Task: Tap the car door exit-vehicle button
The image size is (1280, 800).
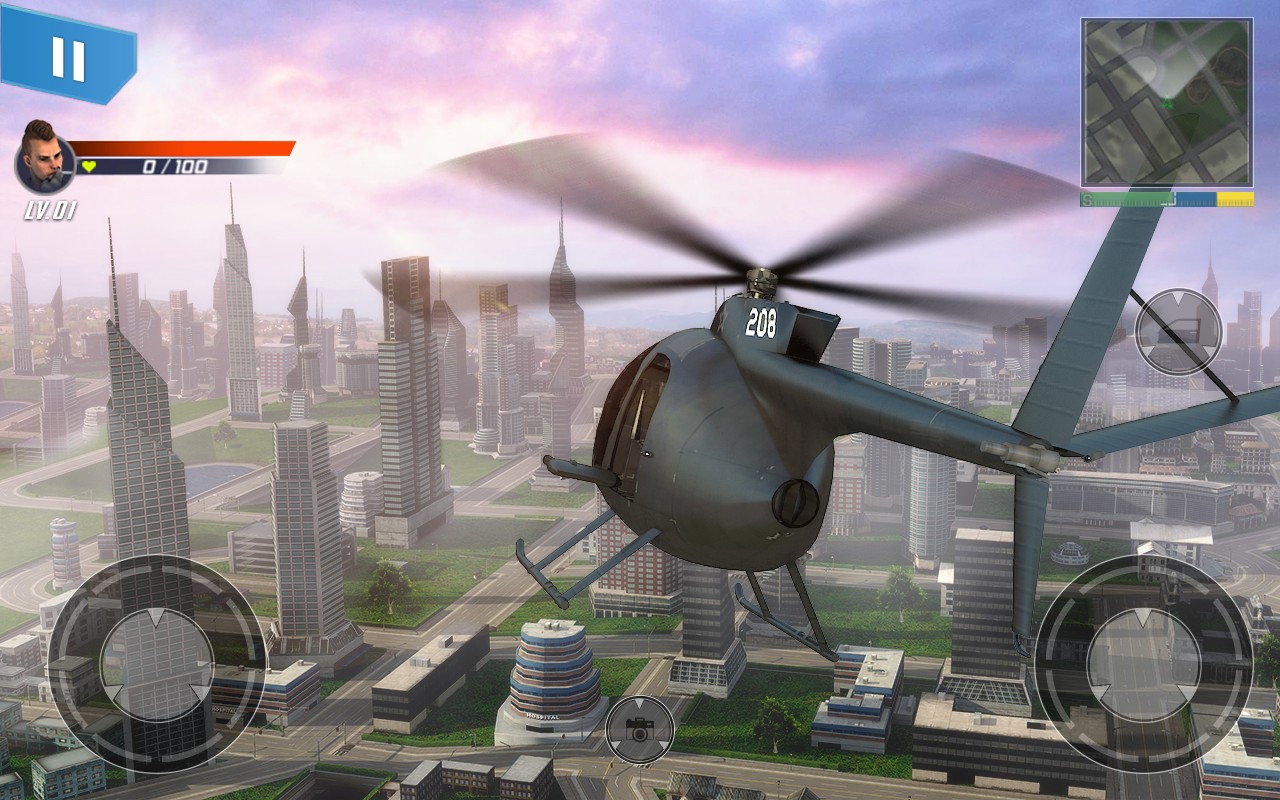Action: 1178,331
